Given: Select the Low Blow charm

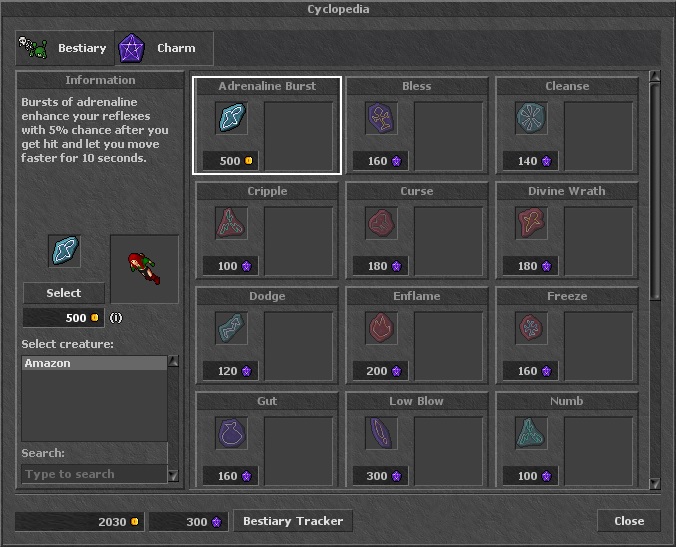Looking at the screenshot, I should (x=381, y=433).
